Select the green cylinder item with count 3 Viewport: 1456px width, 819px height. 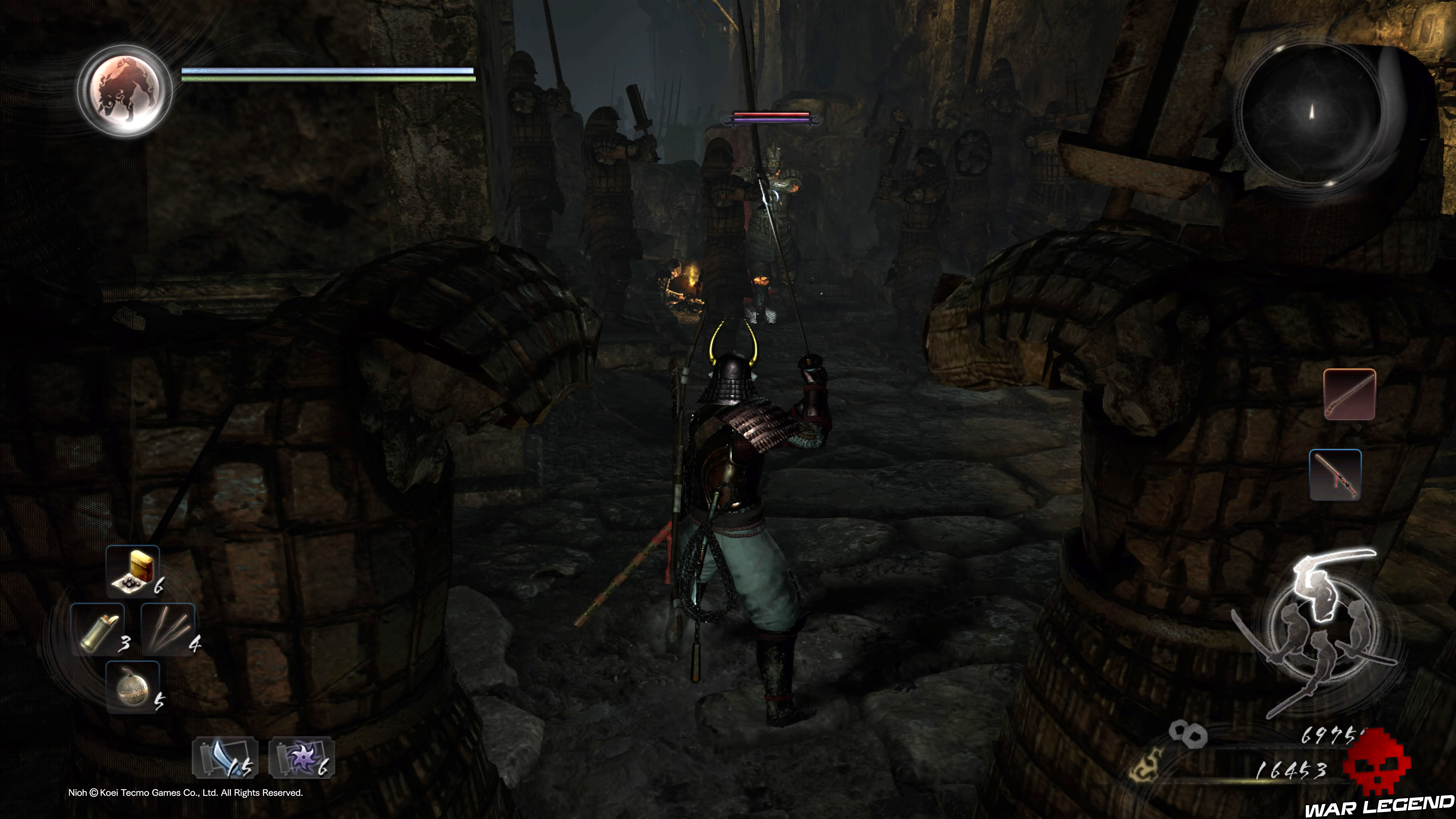click(98, 629)
